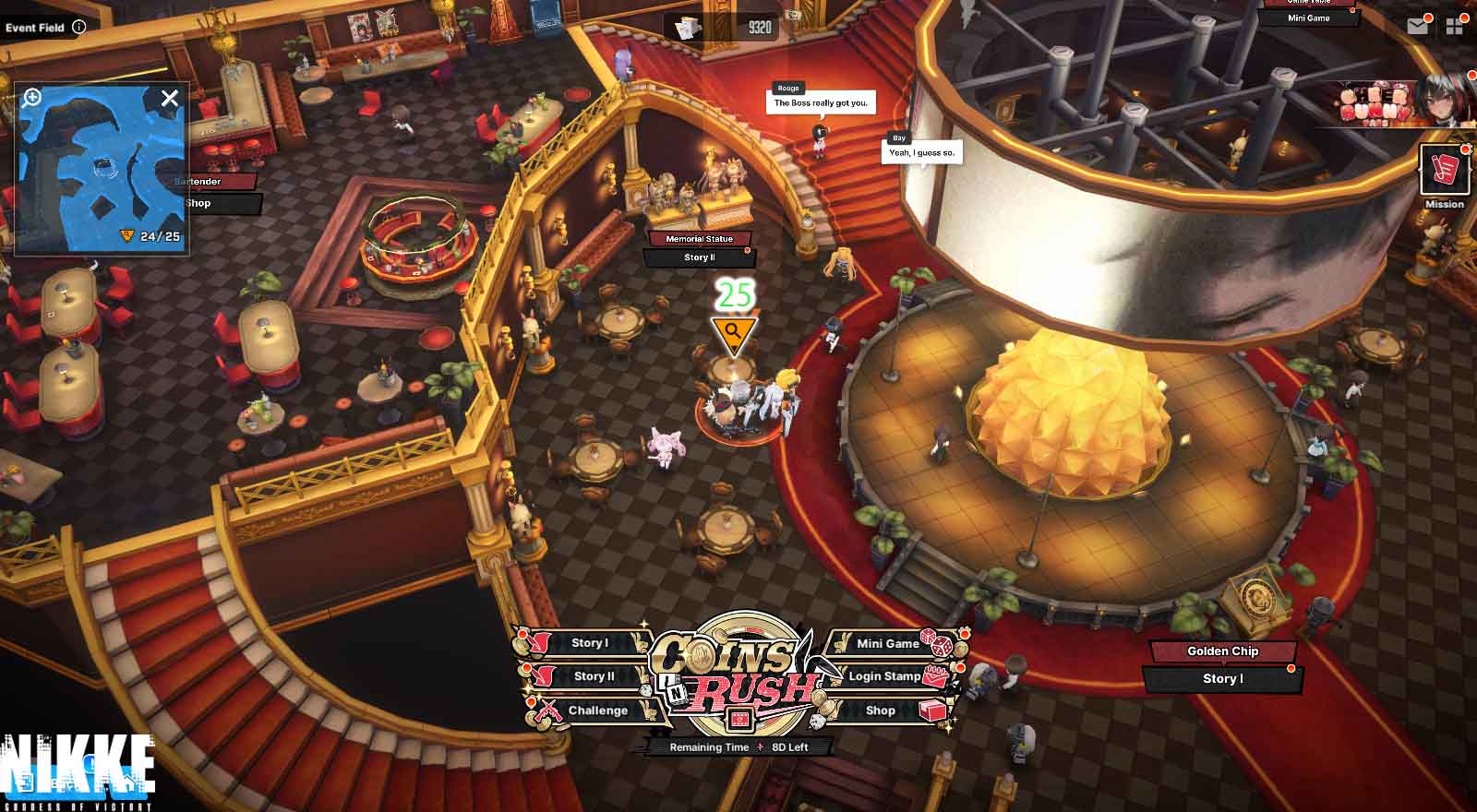The height and width of the screenshot is (812, 1477).
Task: Open Mini Game in the Coins Rush menu
Action: tap(888, 643)
